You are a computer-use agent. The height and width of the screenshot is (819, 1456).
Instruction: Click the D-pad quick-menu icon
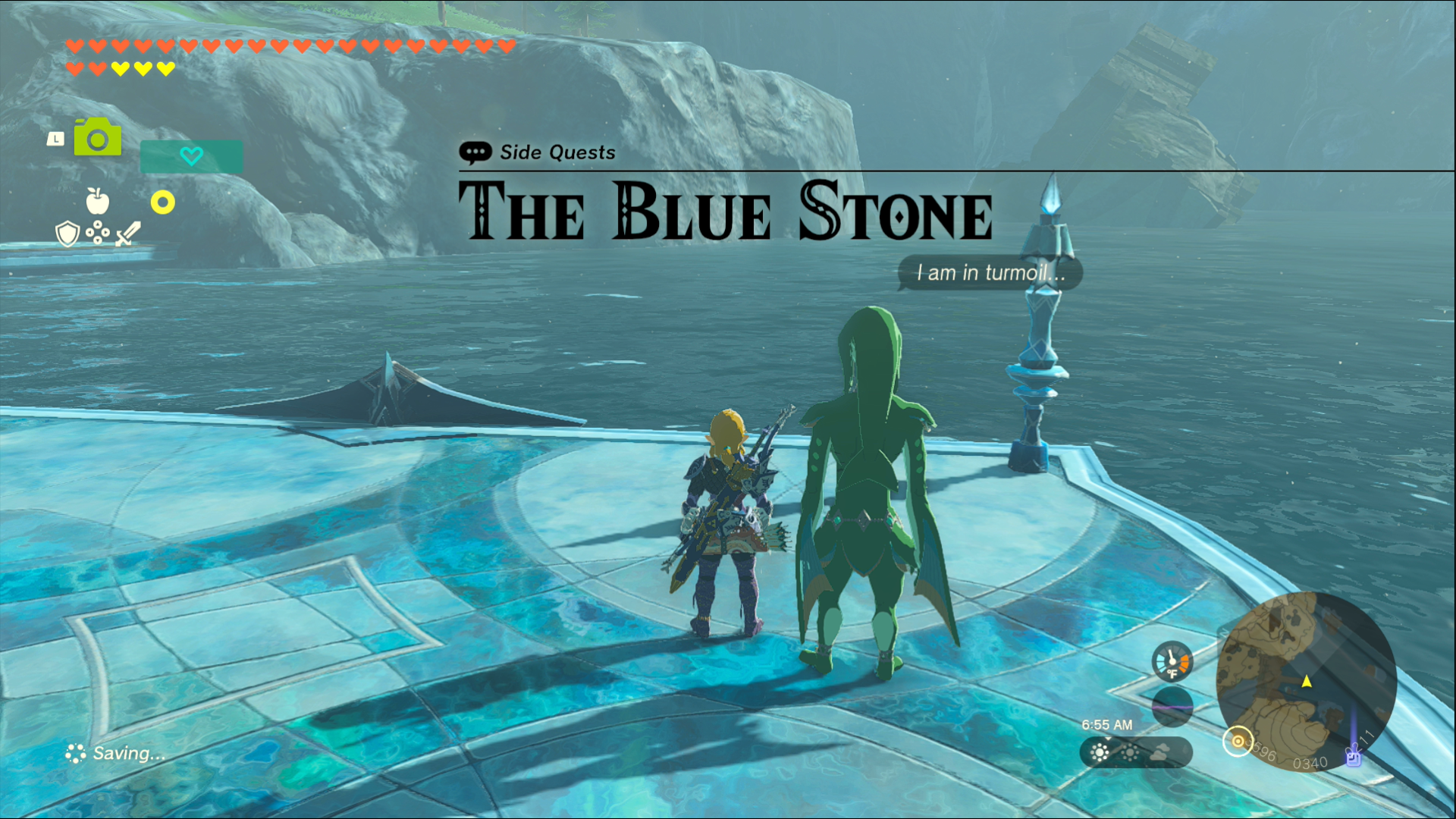pos(97,232)
